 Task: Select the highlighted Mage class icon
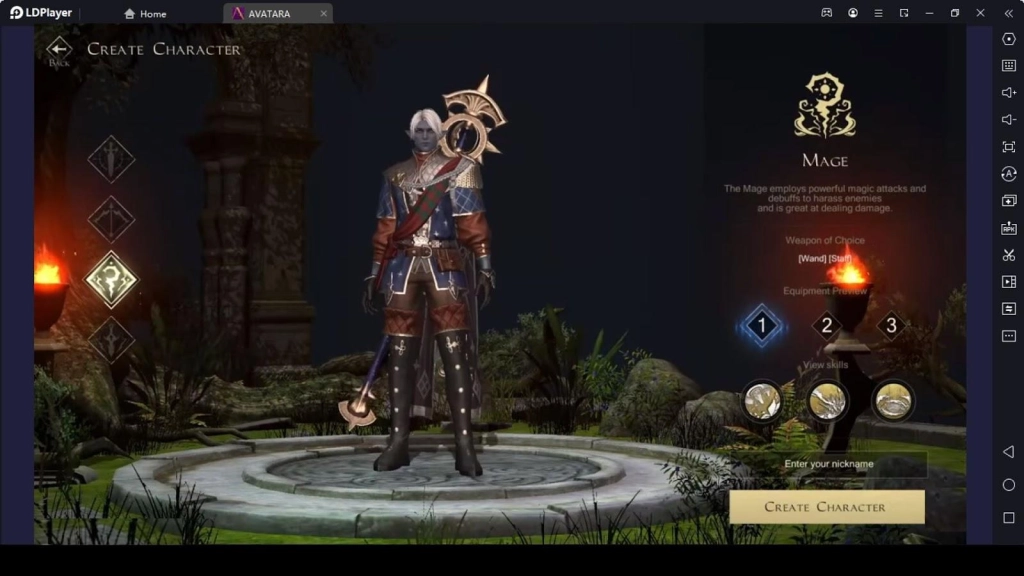pyautogui.click(x=111, y=279)
